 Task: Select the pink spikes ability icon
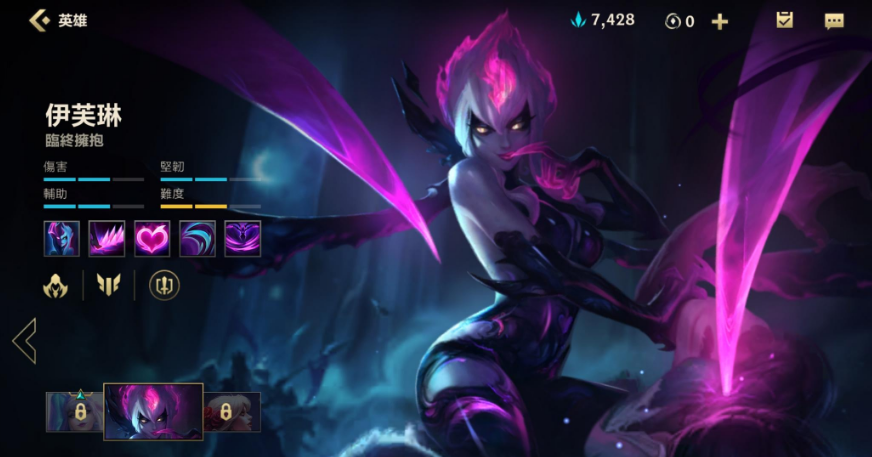107,239
